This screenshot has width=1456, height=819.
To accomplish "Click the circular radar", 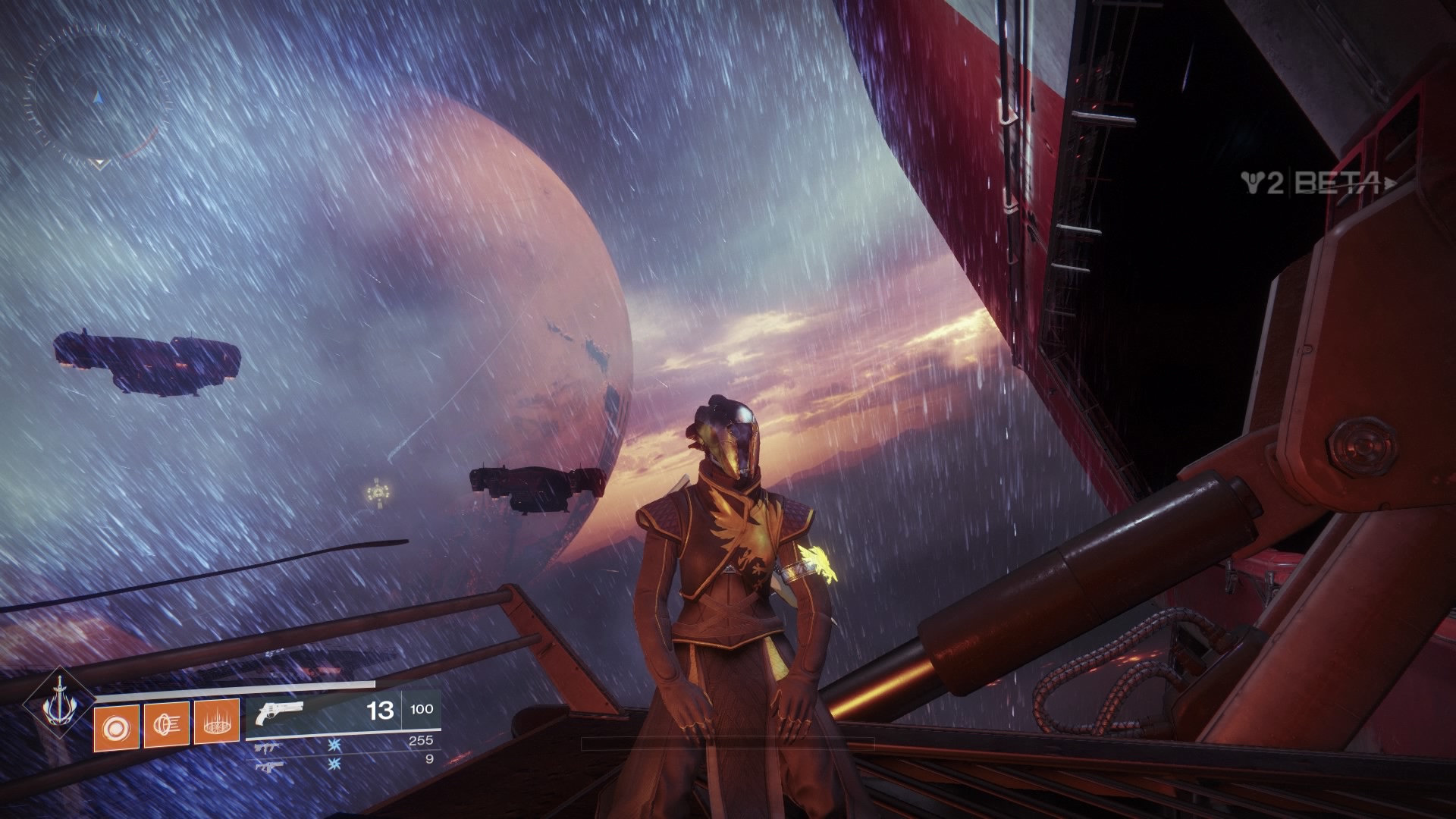I will 96,96.
